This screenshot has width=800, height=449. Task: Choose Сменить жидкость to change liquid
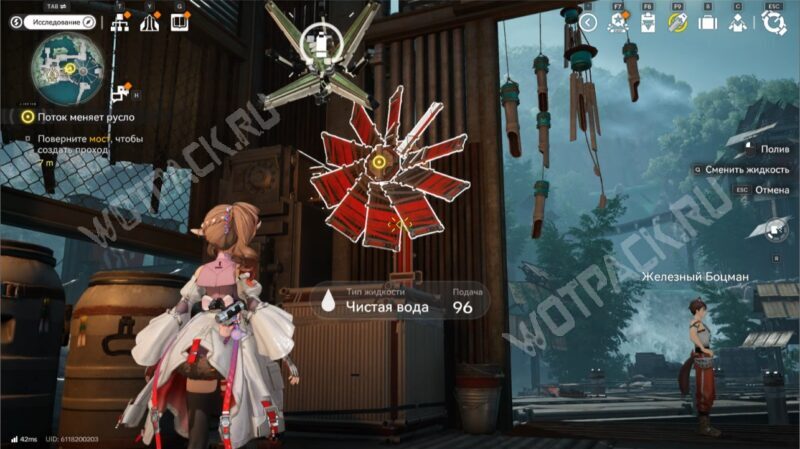(748, 170)
